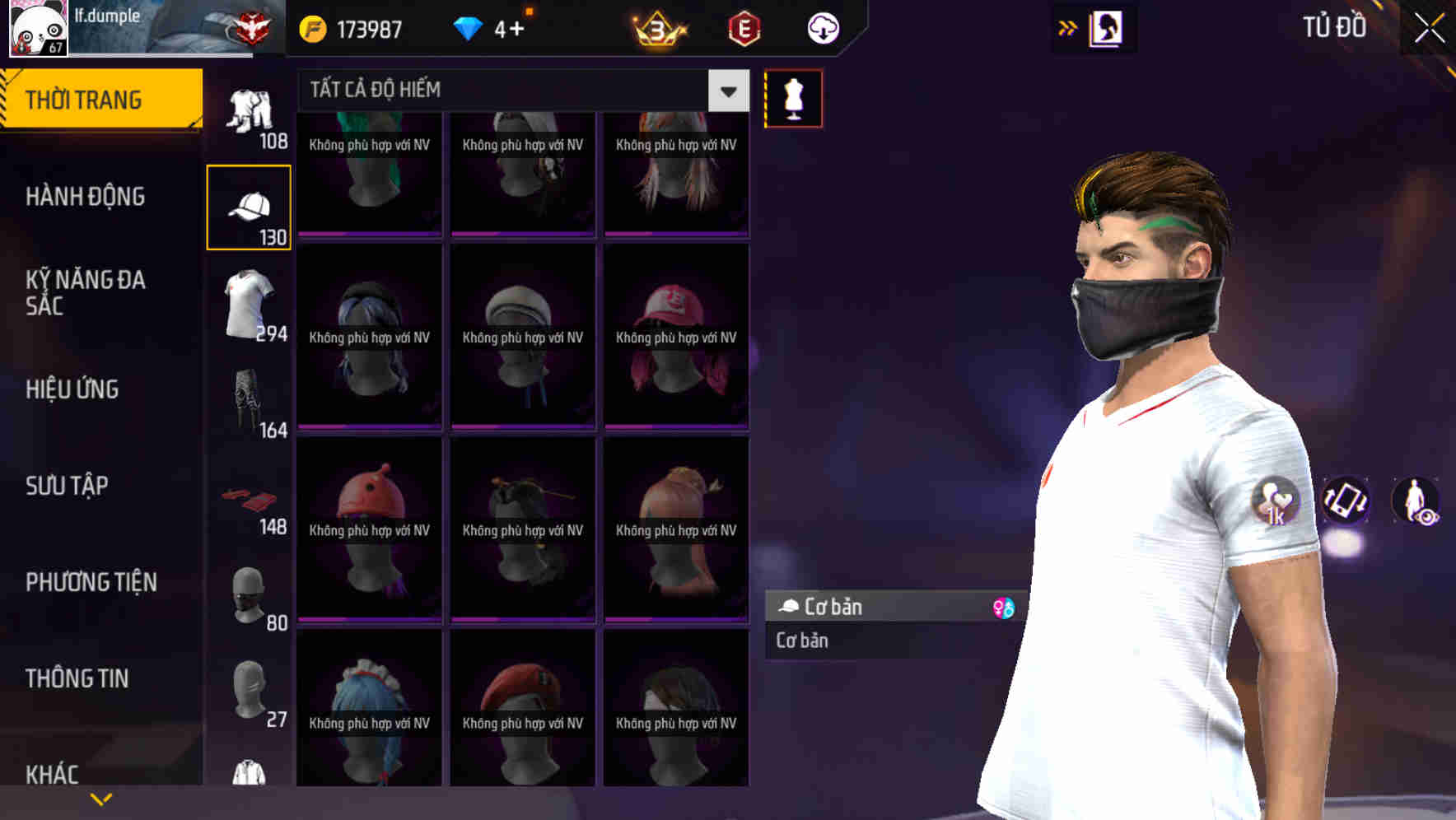Select the cap category icon showing 130 items
Image resolution: width=1456 pixels, height=820 pixels.
(249, 206)
